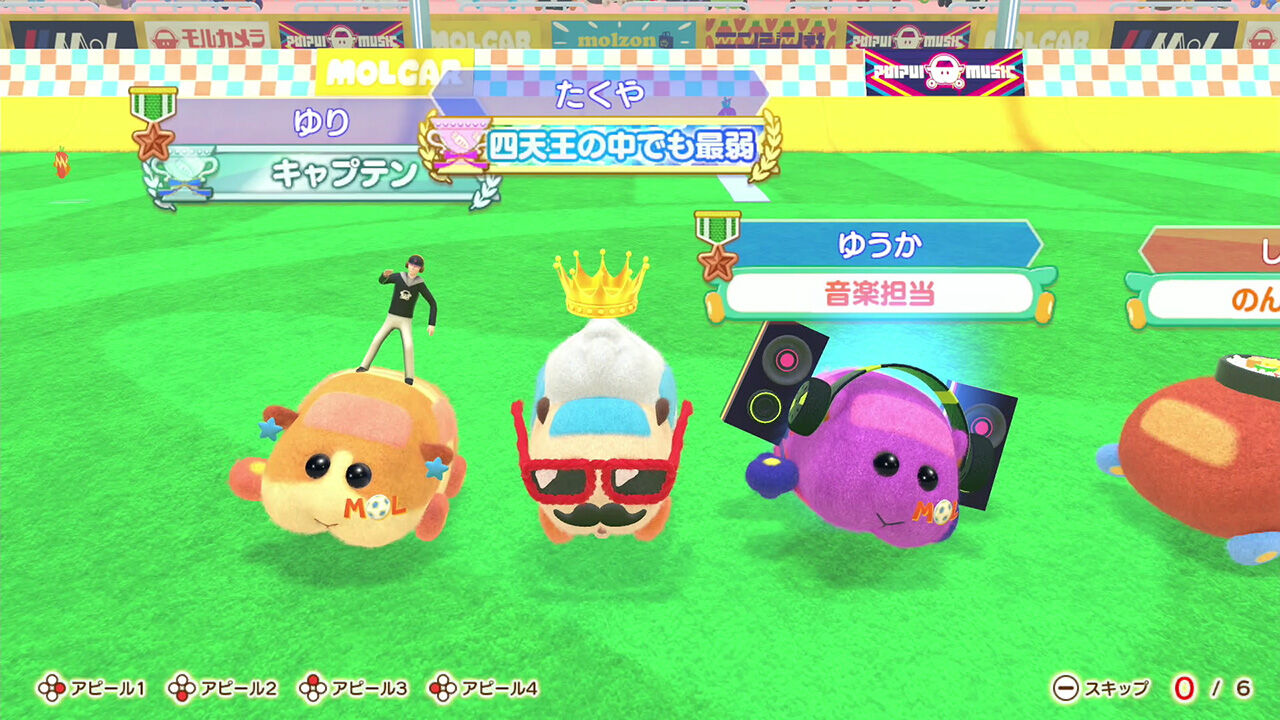Click the キャプテン label on ゆり's plate
This screenshot has width=1280, height=720.
pyautogui.click(x=345, y=171)
